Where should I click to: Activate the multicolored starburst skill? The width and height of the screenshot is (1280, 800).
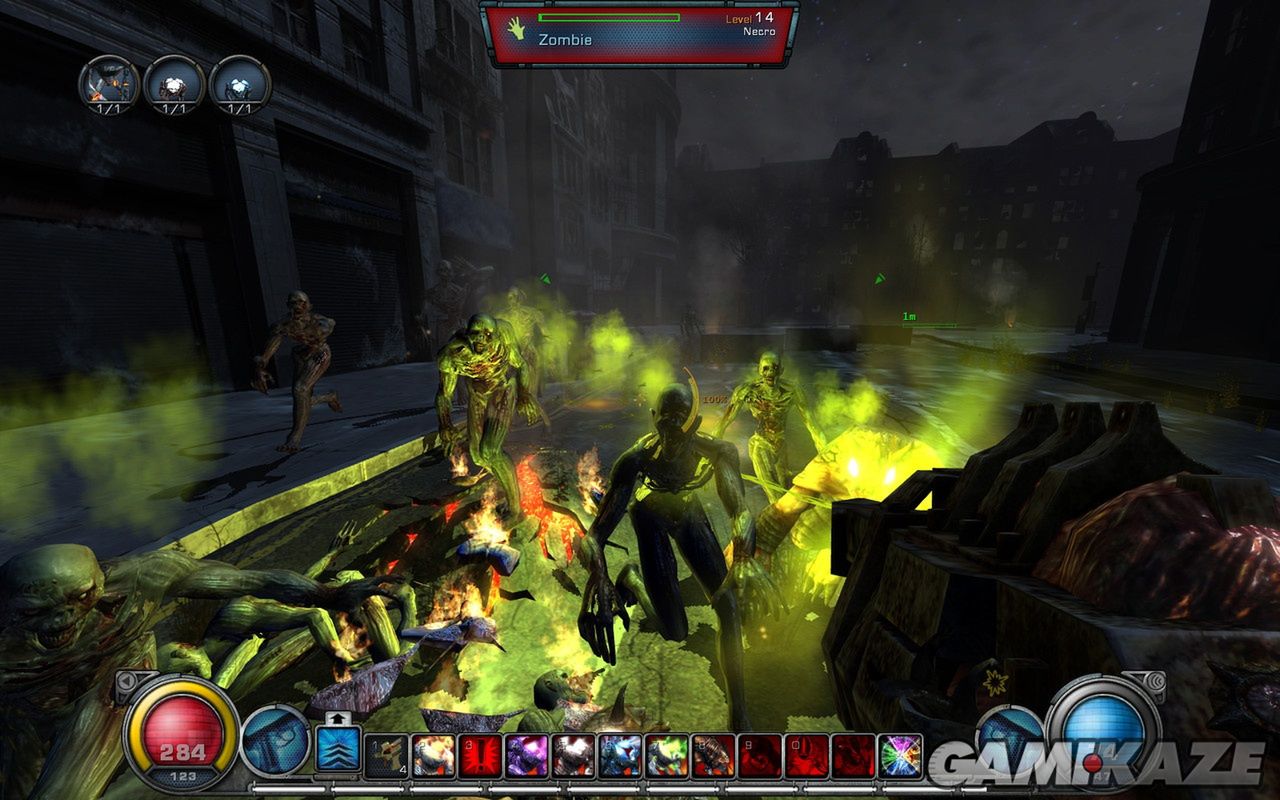(x=900, y=756)
